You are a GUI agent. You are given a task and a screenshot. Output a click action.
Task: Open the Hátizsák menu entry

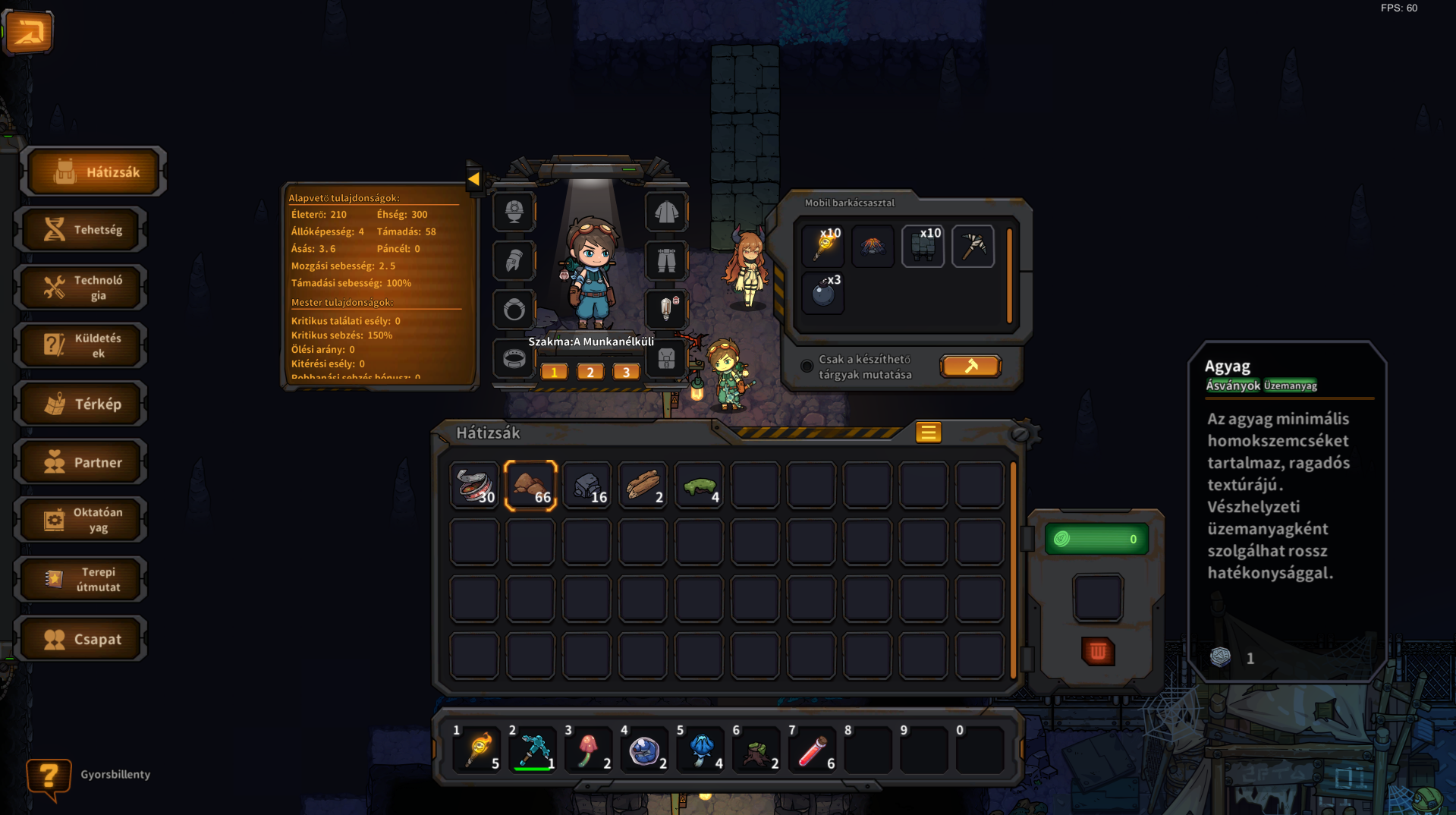click(x=95, y=172)
